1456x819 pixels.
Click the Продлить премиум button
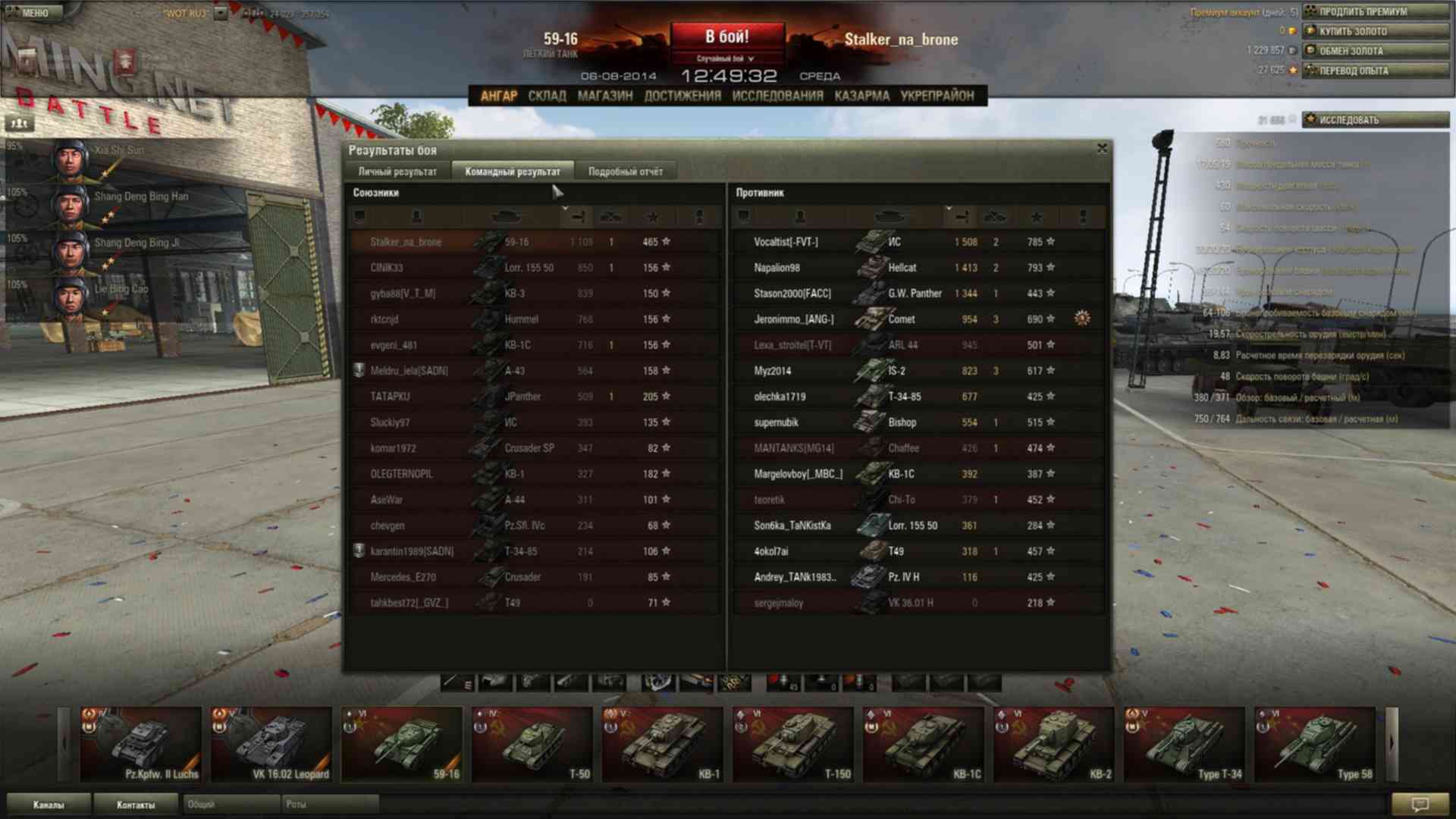pos(1377,12)
